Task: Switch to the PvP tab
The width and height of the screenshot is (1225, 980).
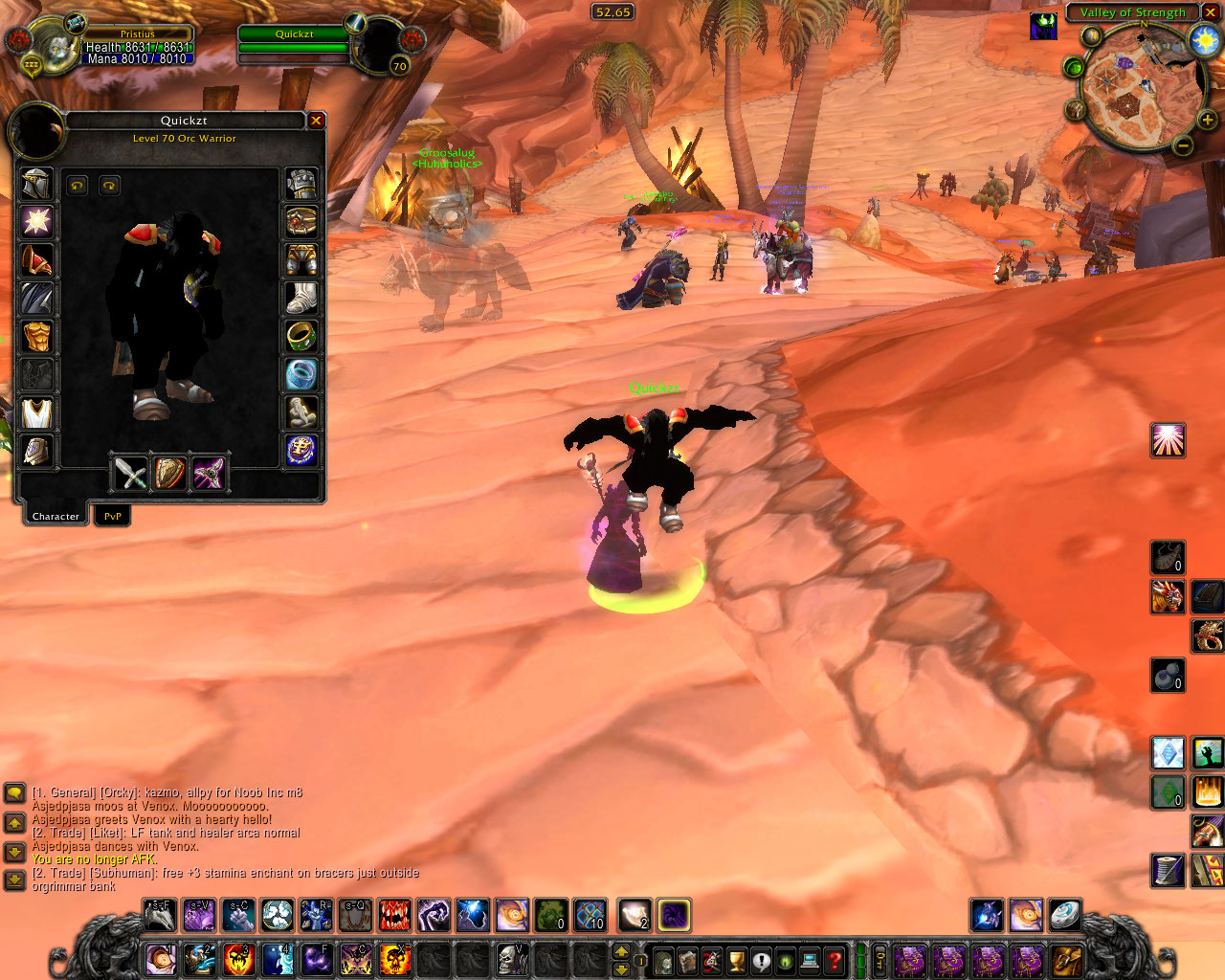Action: 113,516
